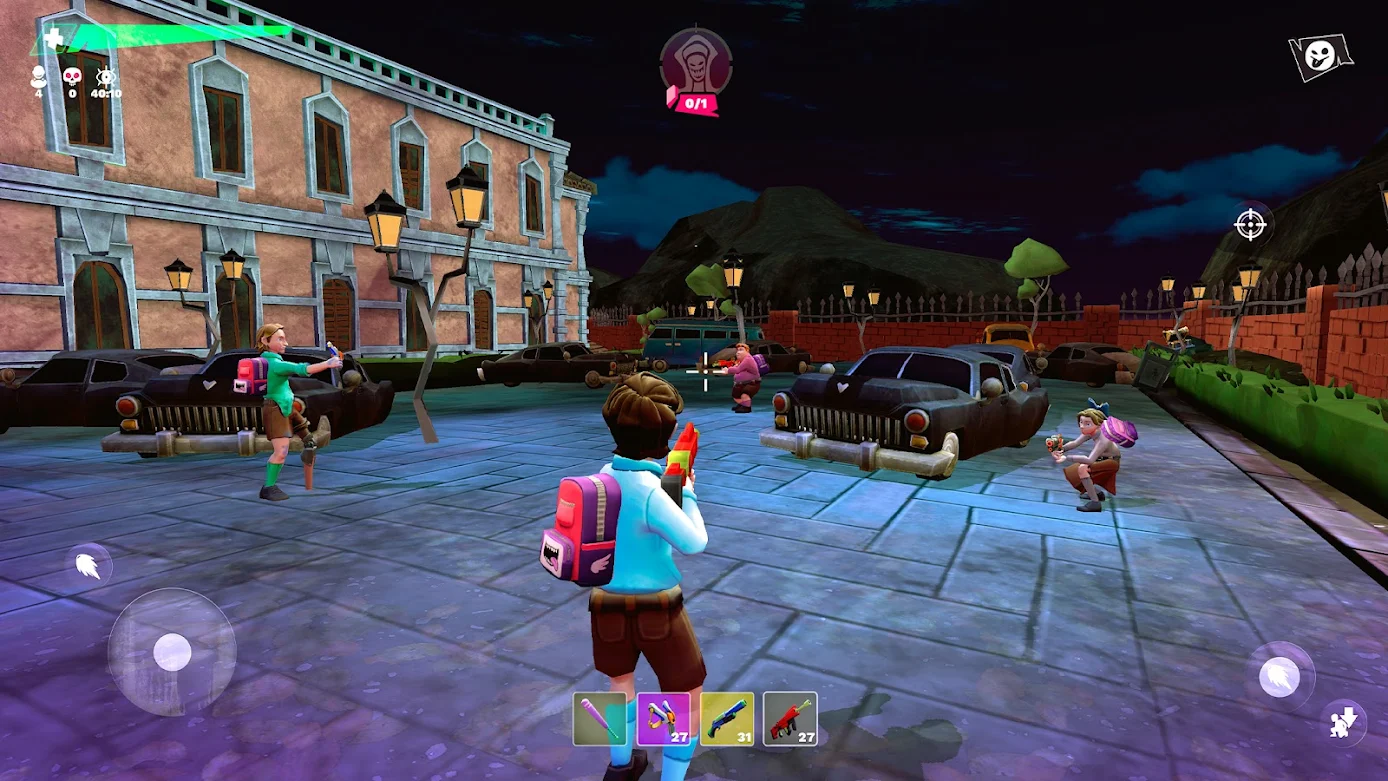Select the pink baseball bat slot

600,719
